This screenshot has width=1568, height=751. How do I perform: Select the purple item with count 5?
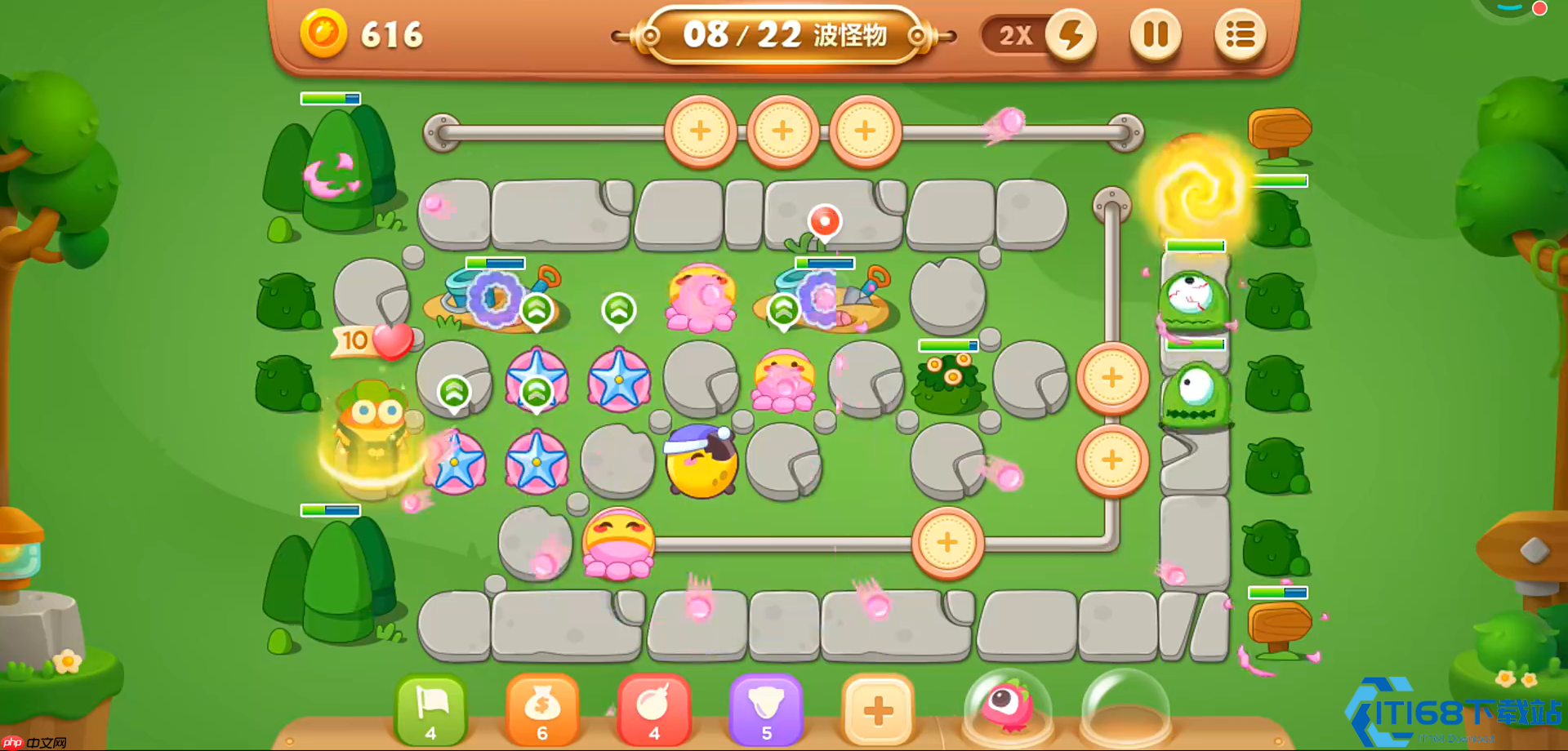[x=766, y=709]
